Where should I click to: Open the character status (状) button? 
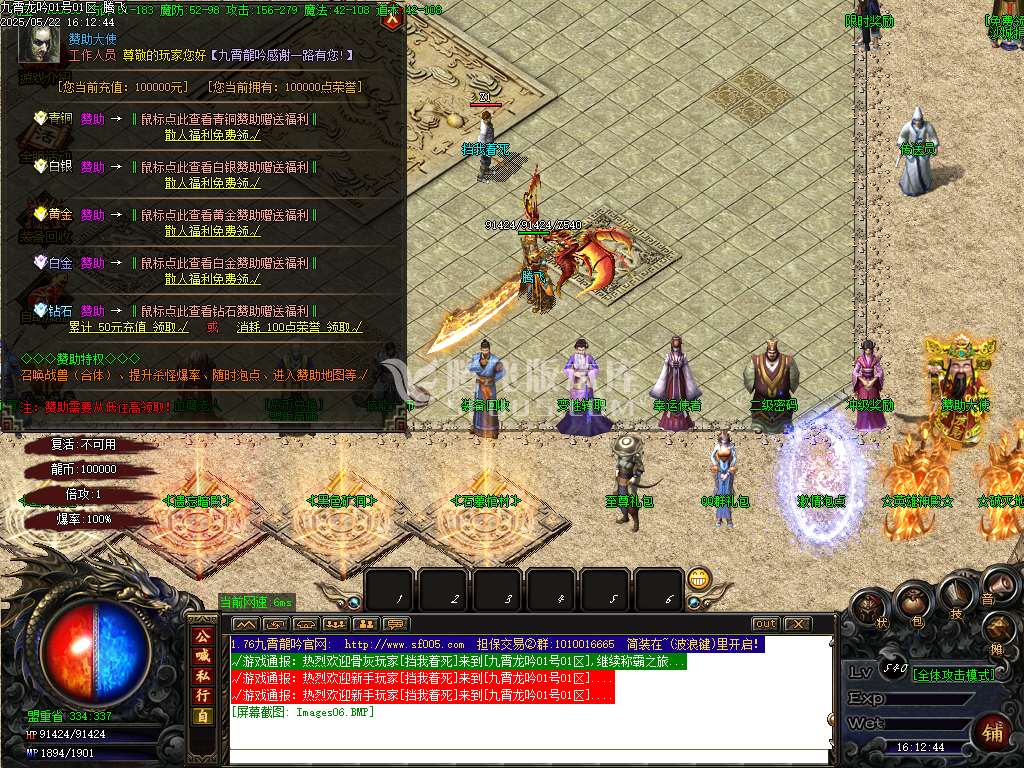click(x=868, y=608)
